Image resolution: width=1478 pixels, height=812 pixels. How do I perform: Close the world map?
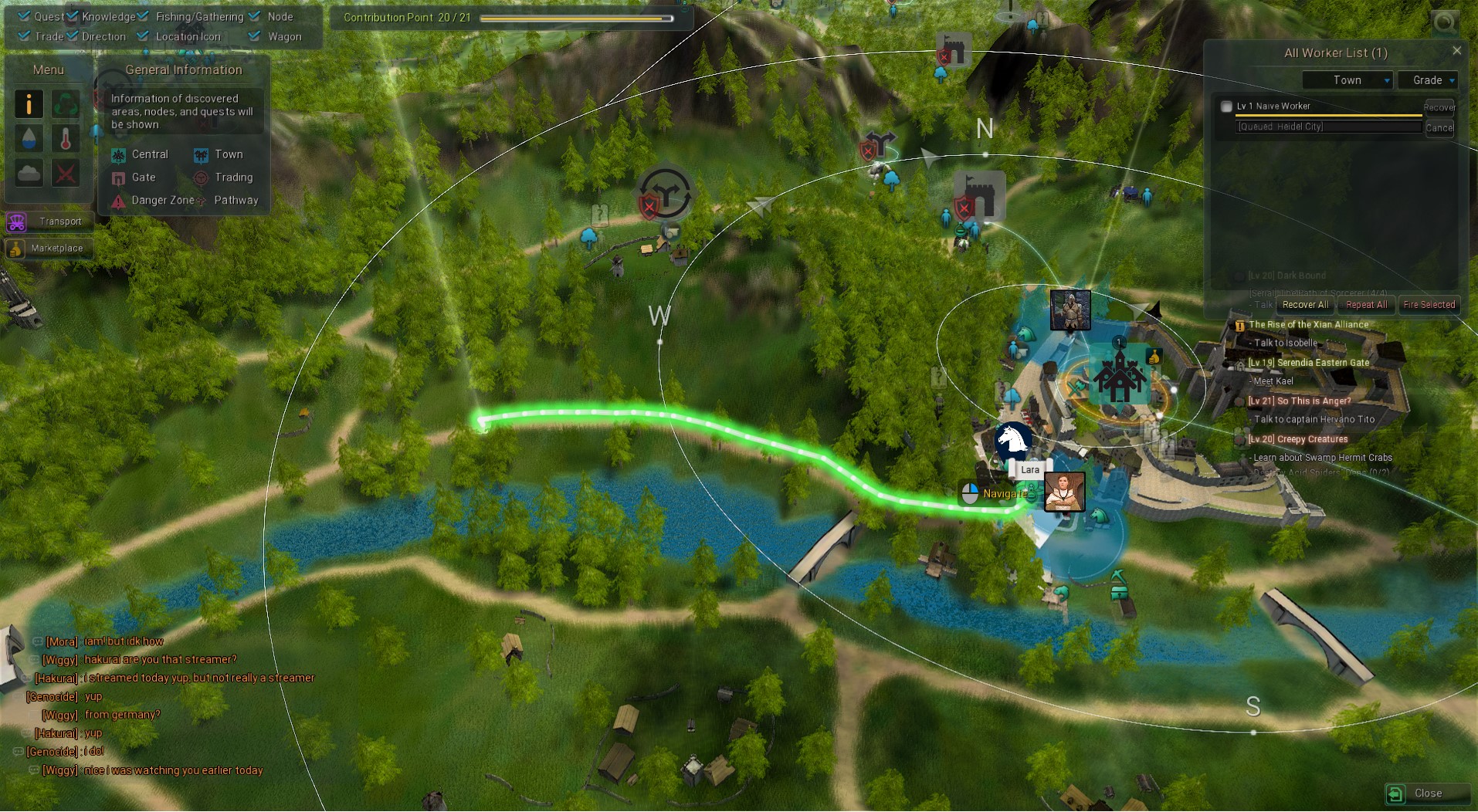click(1427, 793)
